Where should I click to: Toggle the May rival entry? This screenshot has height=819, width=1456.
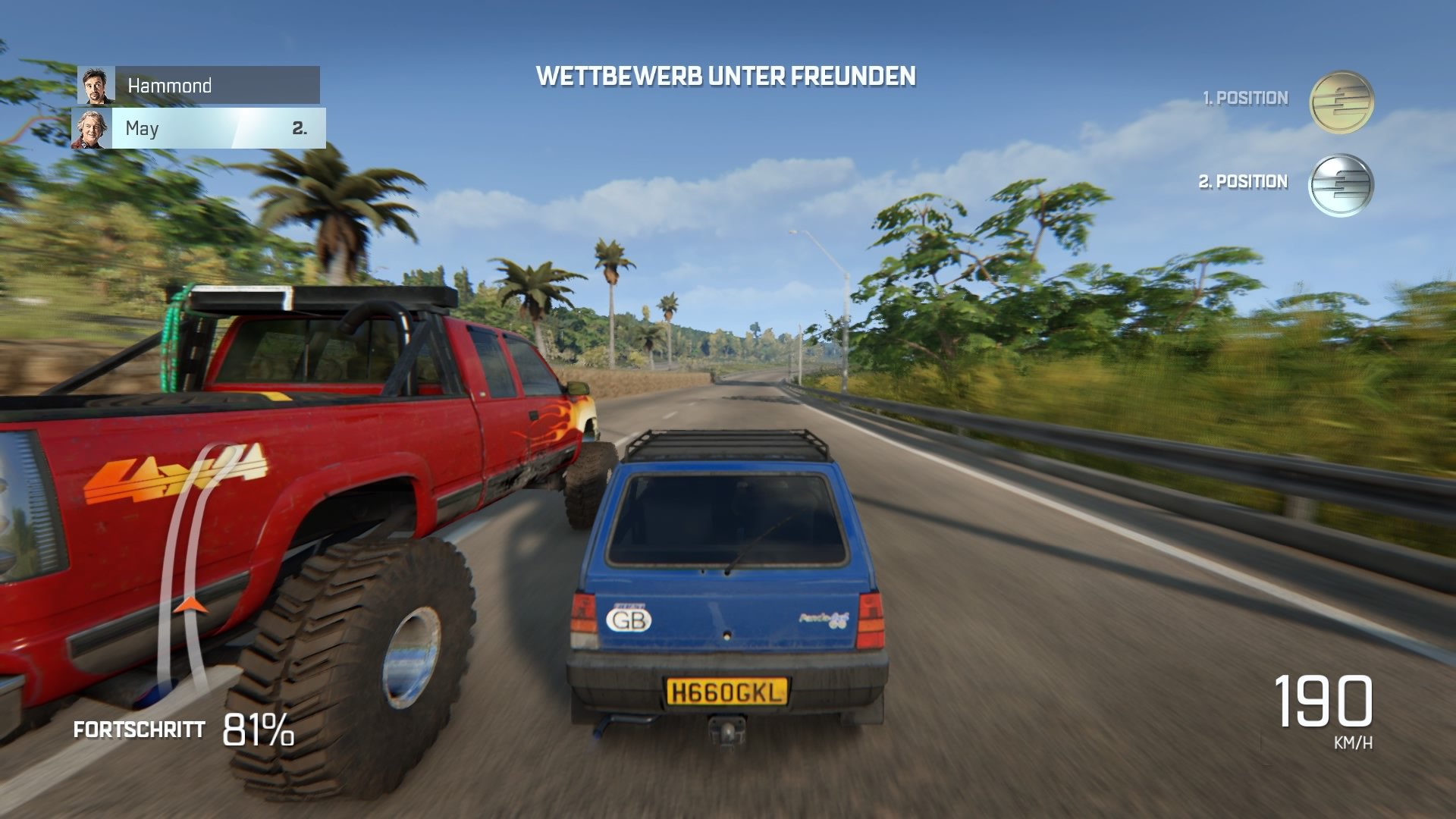coord(212,128)
